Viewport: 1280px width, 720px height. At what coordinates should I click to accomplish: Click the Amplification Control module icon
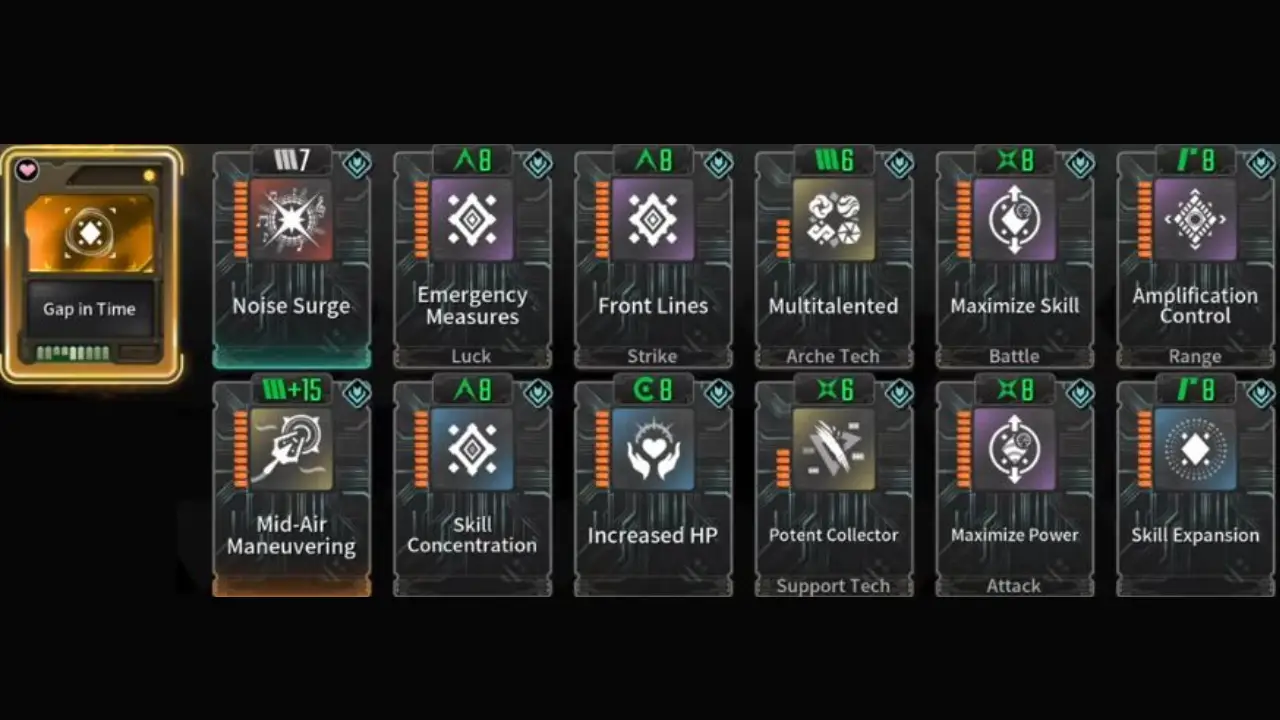click(1195, 220)
